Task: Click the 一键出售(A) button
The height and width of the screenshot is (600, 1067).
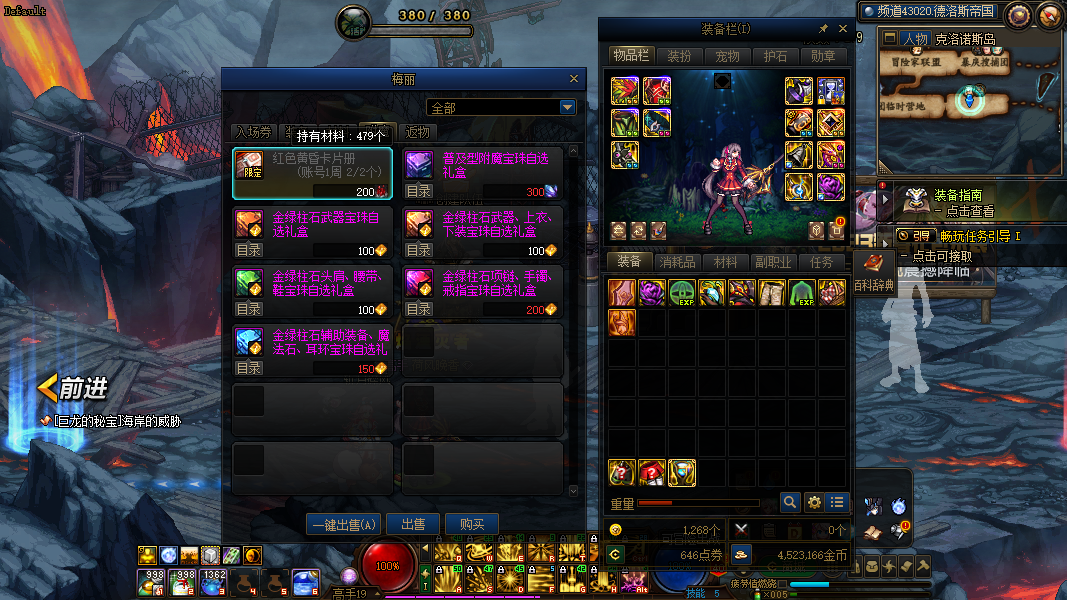Action: 345,524
